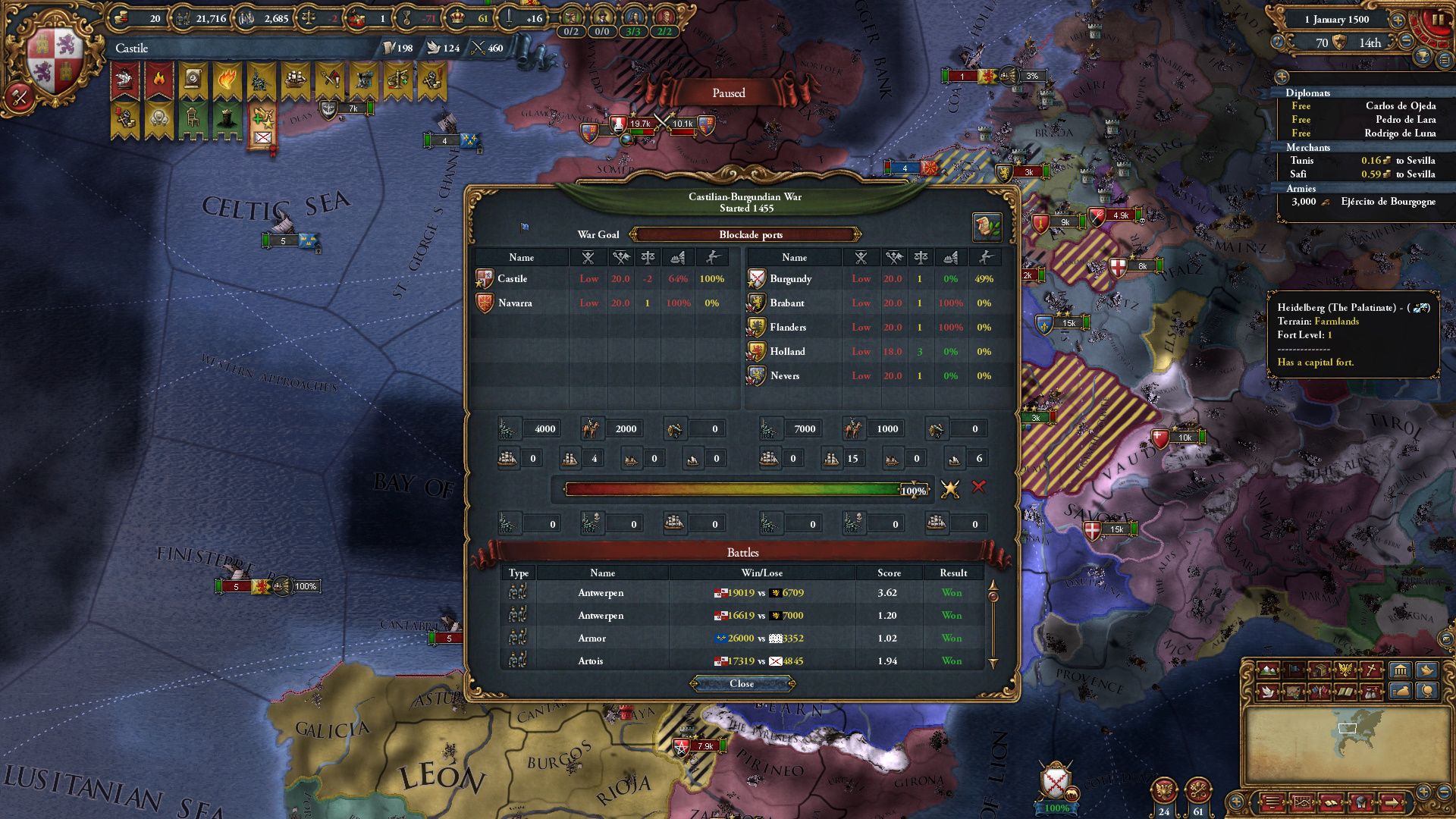Open the declined letter alert banner
Image resolution: width=1456 pixels, height=819 pixels.
coord(262,136)
